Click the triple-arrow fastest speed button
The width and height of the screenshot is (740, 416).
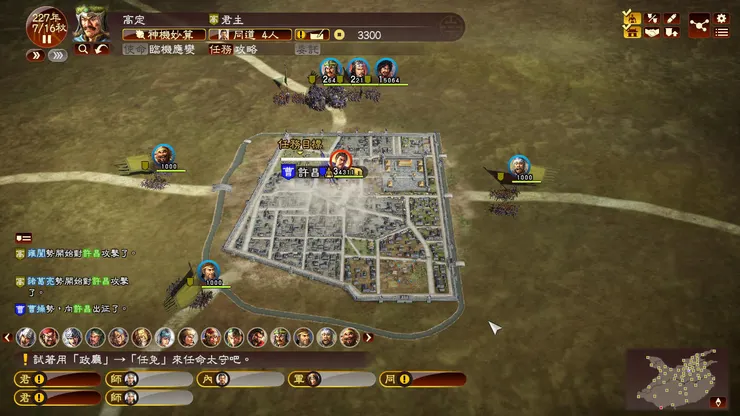click(58, 56)
